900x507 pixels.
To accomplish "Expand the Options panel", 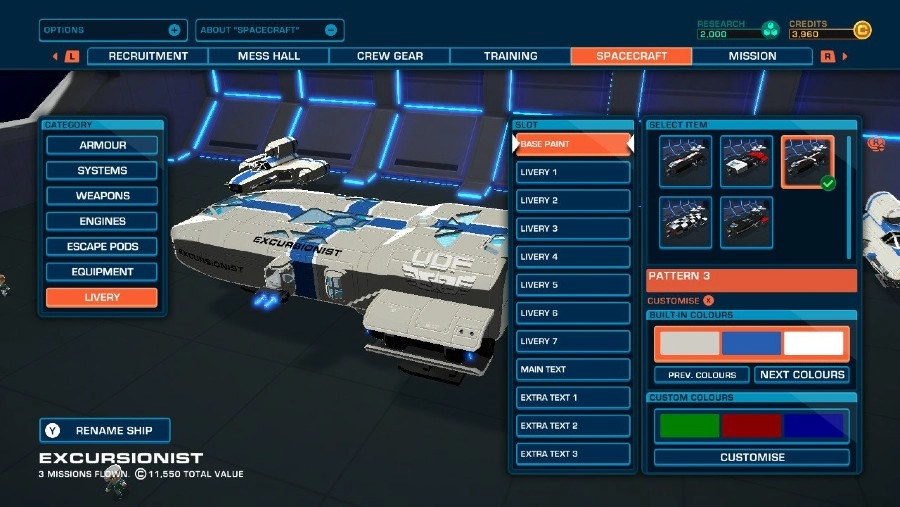I will tap(112, 30).
